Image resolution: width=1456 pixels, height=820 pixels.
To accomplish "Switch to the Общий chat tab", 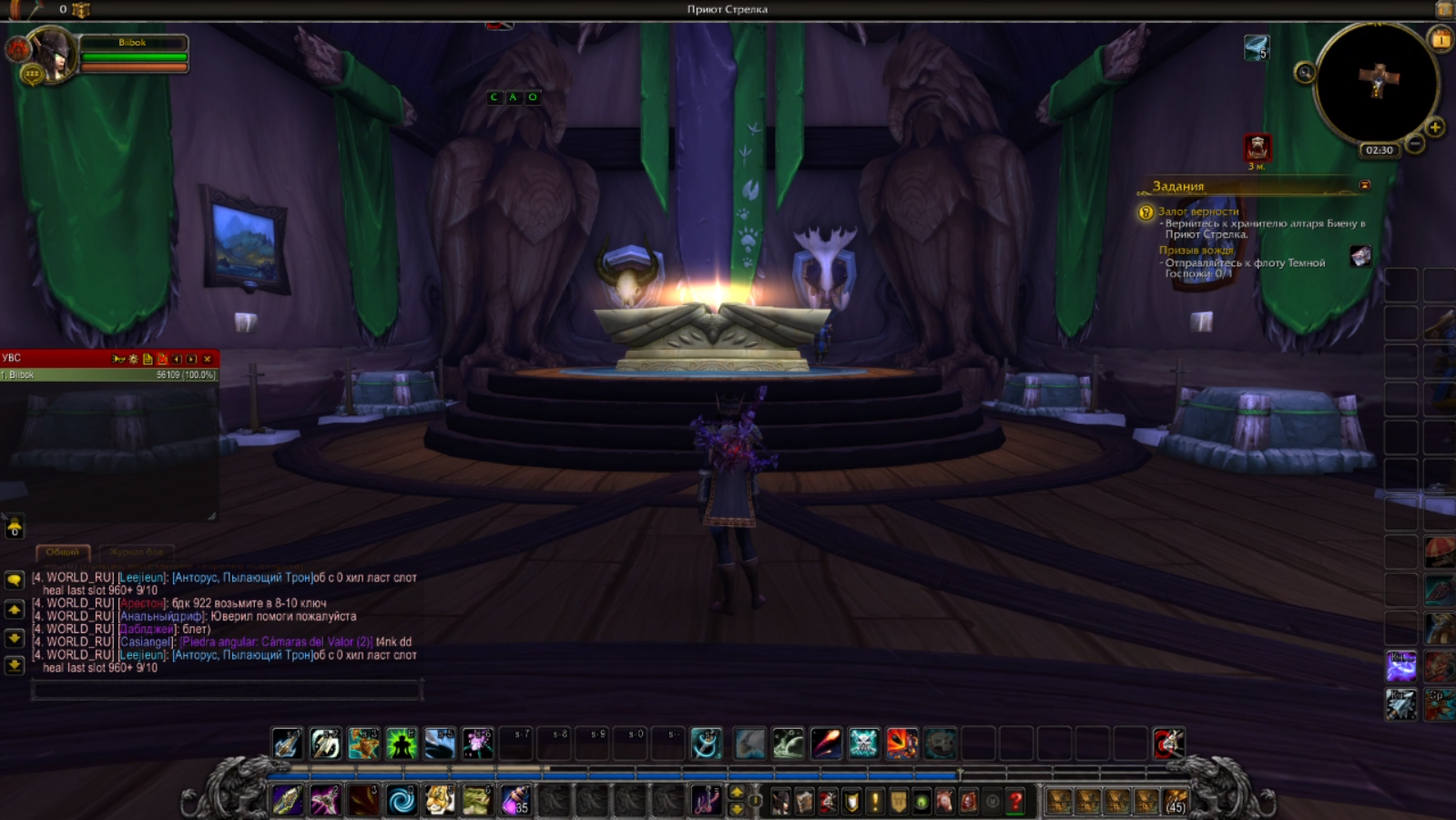I will tap(63, 552).
